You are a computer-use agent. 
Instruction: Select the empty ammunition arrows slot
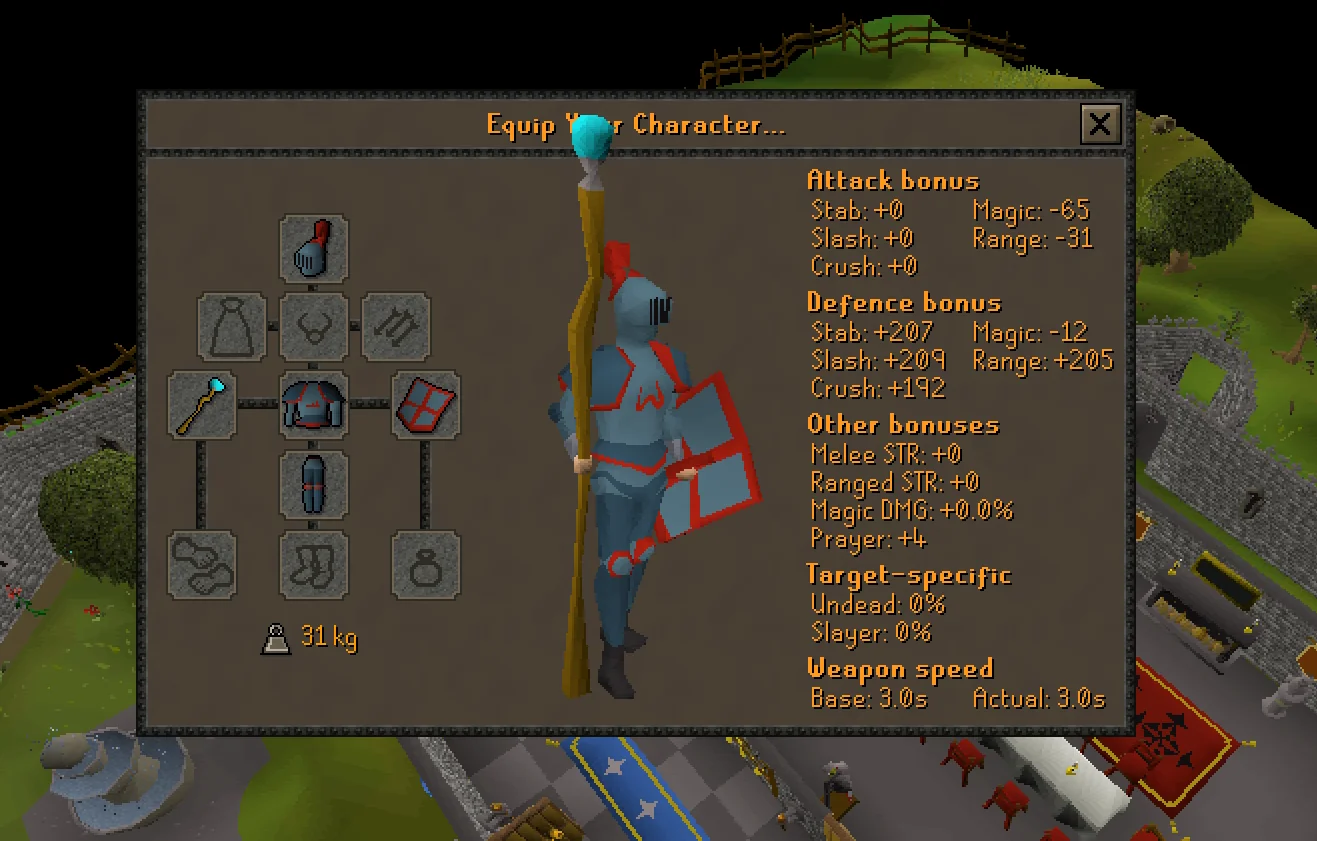(395, 328)
